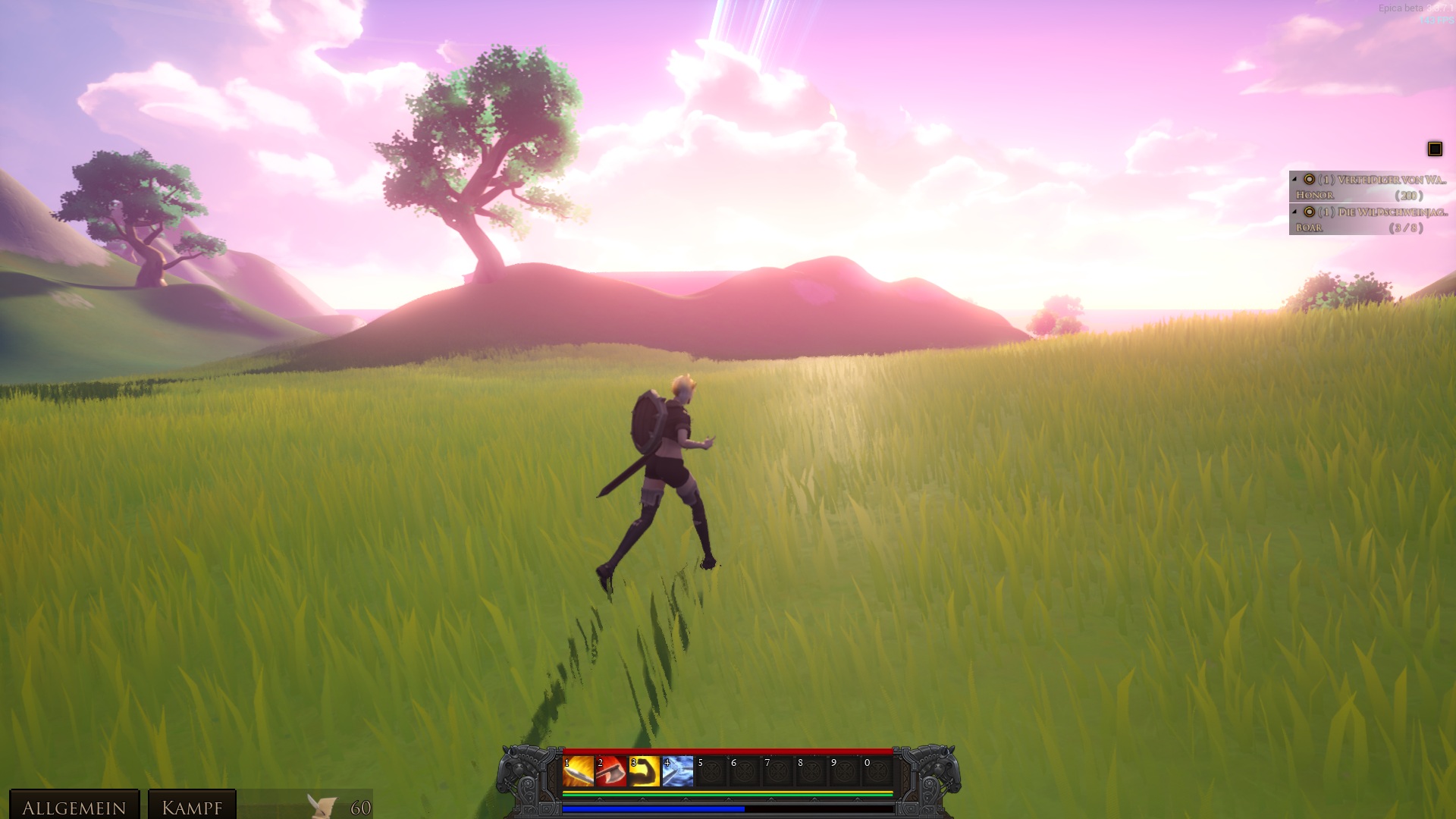Collapse the Wildschweinjagd quest with its arrow
Viewport: 1456px width, 819px height.
pyautogui.click(x=1294, y=212)
